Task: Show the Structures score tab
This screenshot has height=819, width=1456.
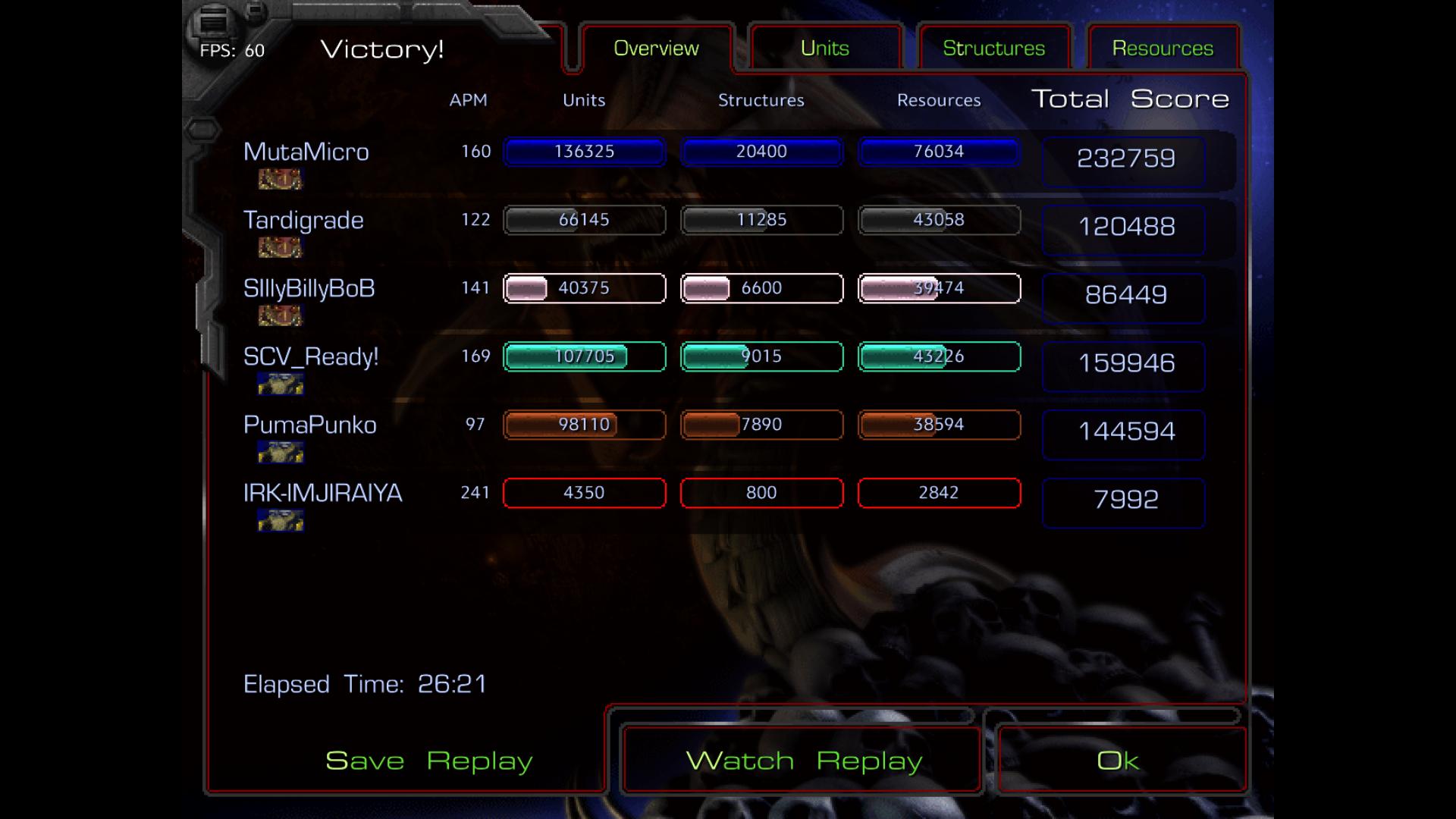Action: point(993,49)
